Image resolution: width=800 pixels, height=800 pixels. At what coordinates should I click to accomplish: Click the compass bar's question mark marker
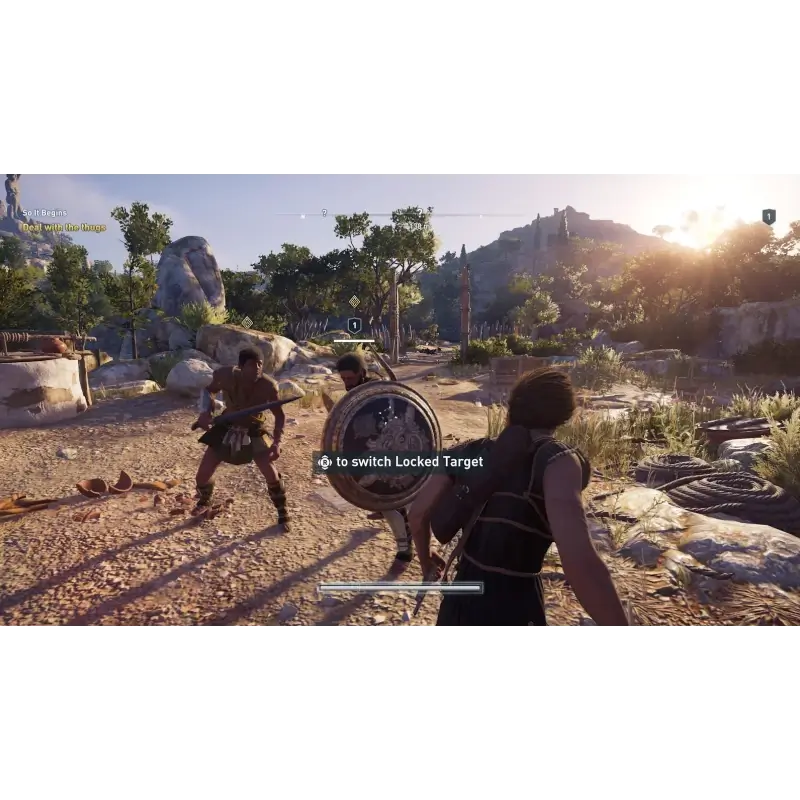pyautogui.click(x=324, y=213)
